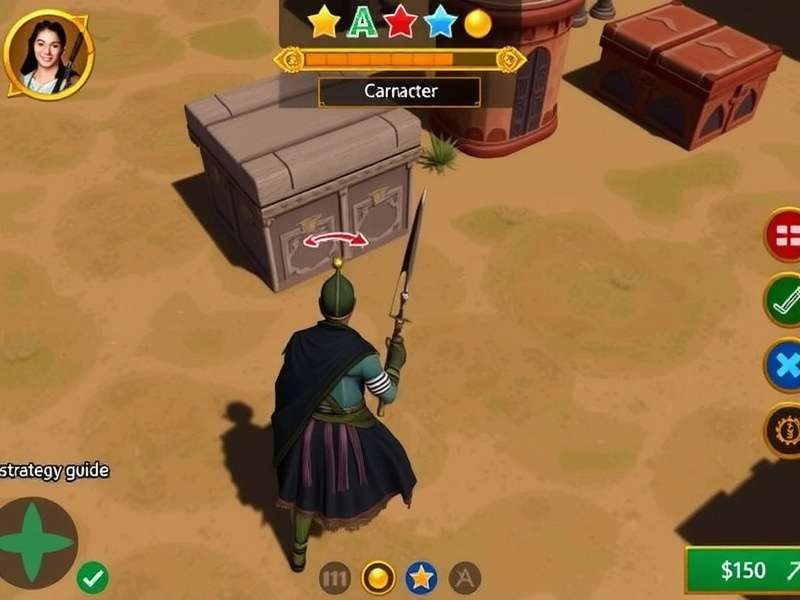Open the strategy guide
Viewport: 800px width, 600px height.
(55, 470)
